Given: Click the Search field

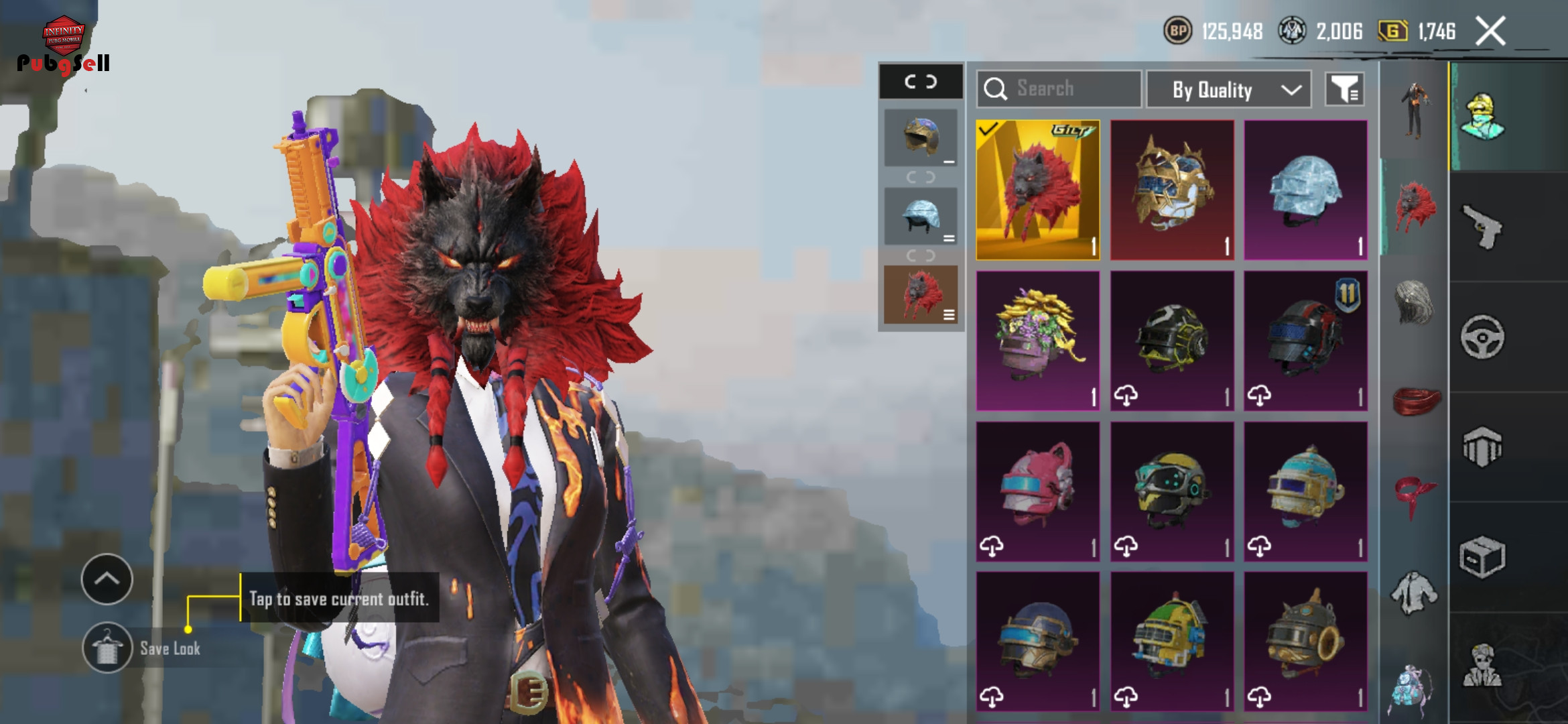Looking at the screenshot, I should (x=1059, y=88).
